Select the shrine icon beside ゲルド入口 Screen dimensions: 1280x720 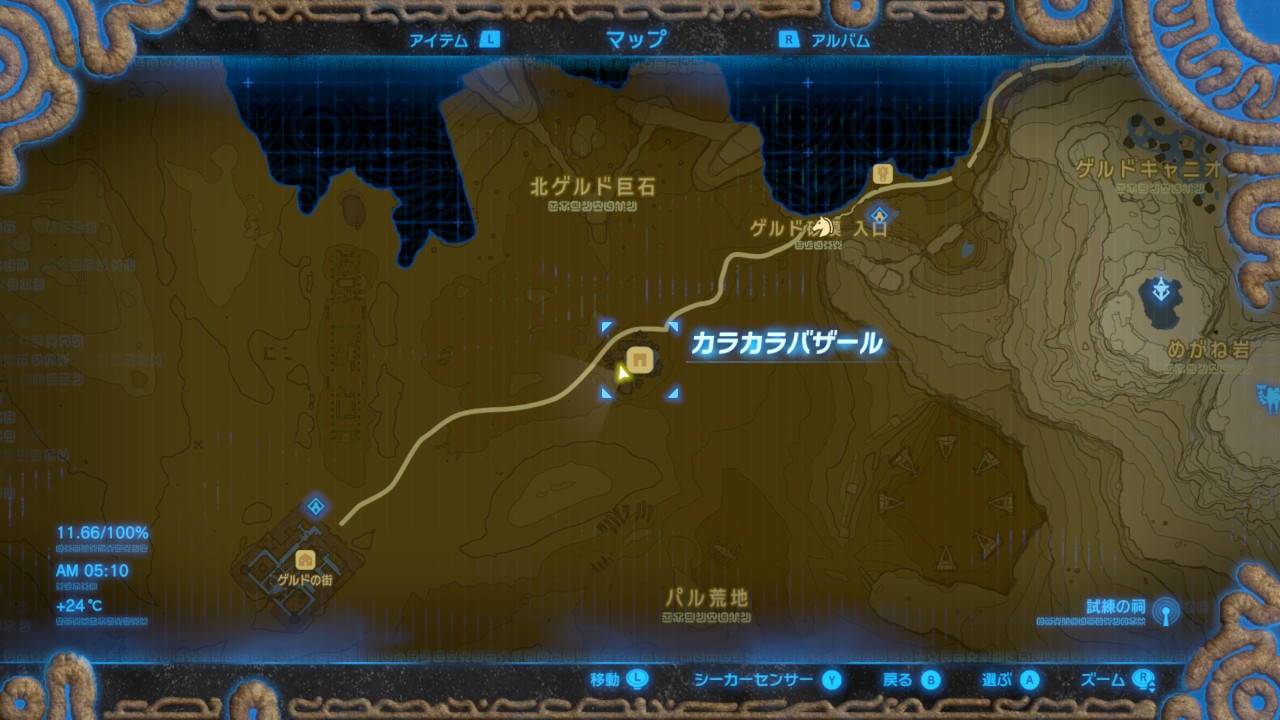878,214
